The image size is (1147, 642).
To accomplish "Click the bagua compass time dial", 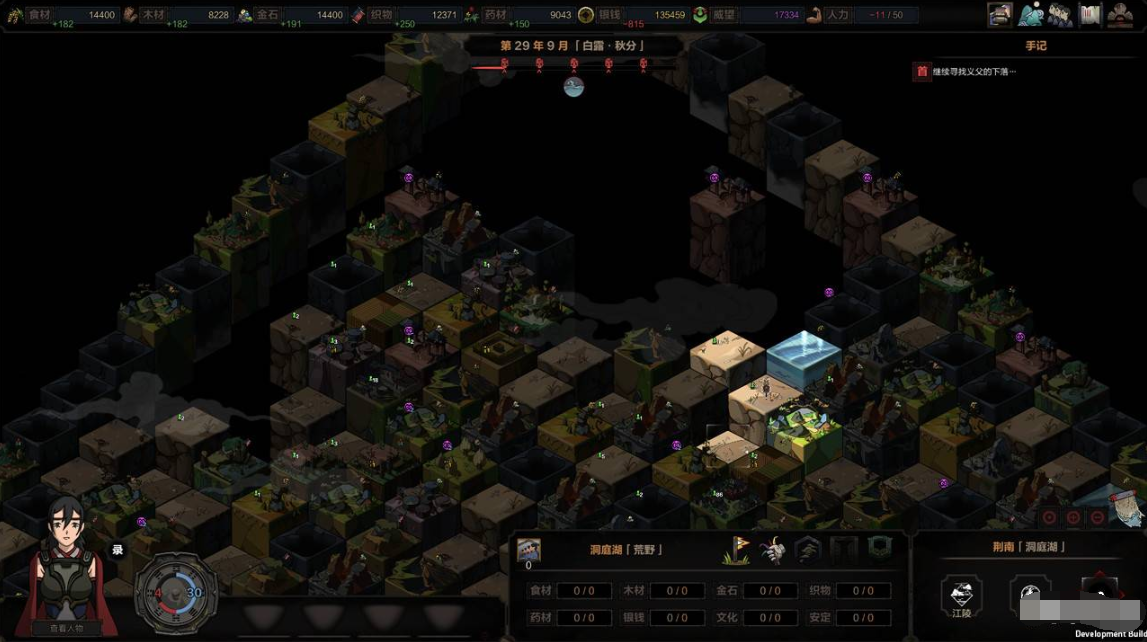I will click(x=175, y=592).
